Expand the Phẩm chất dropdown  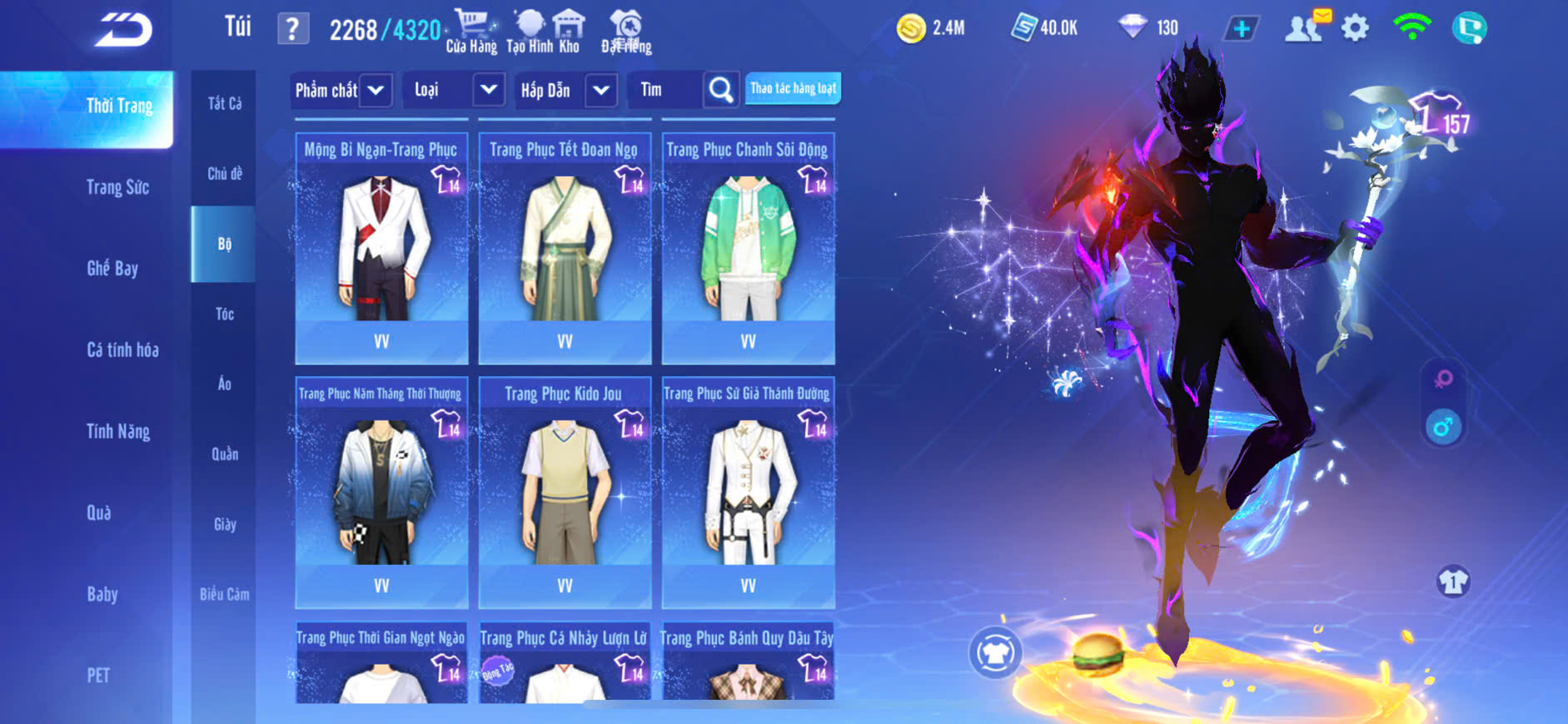[376, 90]
